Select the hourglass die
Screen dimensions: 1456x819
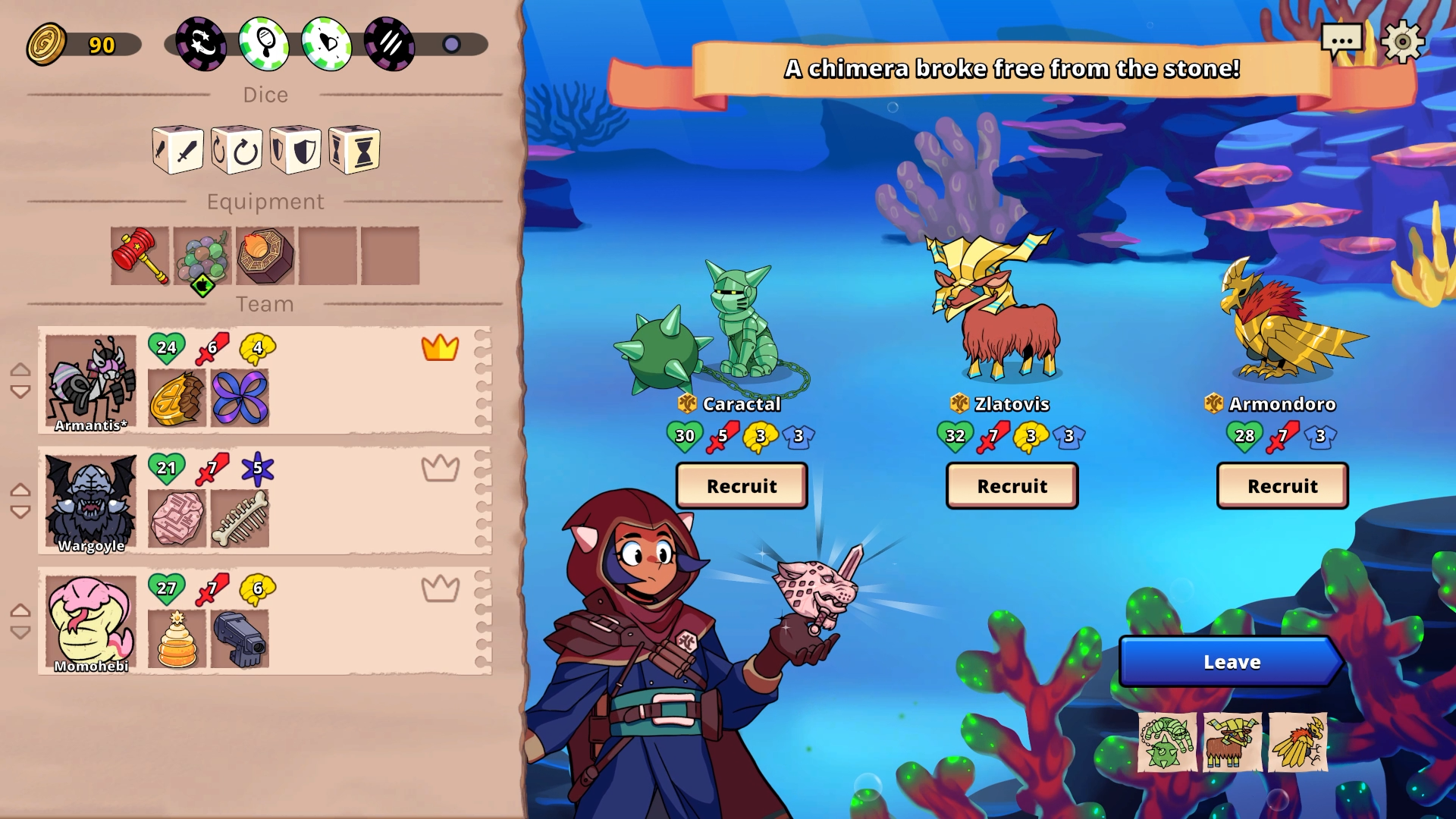(x=353, y=149)
